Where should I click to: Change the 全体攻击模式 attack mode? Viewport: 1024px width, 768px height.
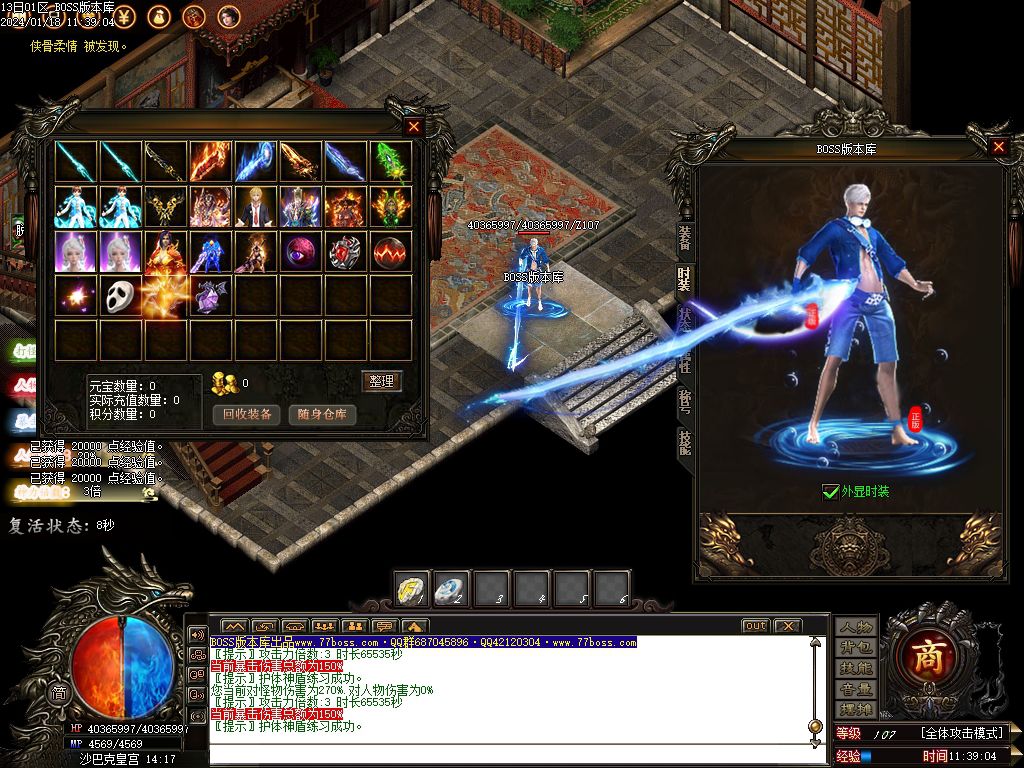pos(960,733)
